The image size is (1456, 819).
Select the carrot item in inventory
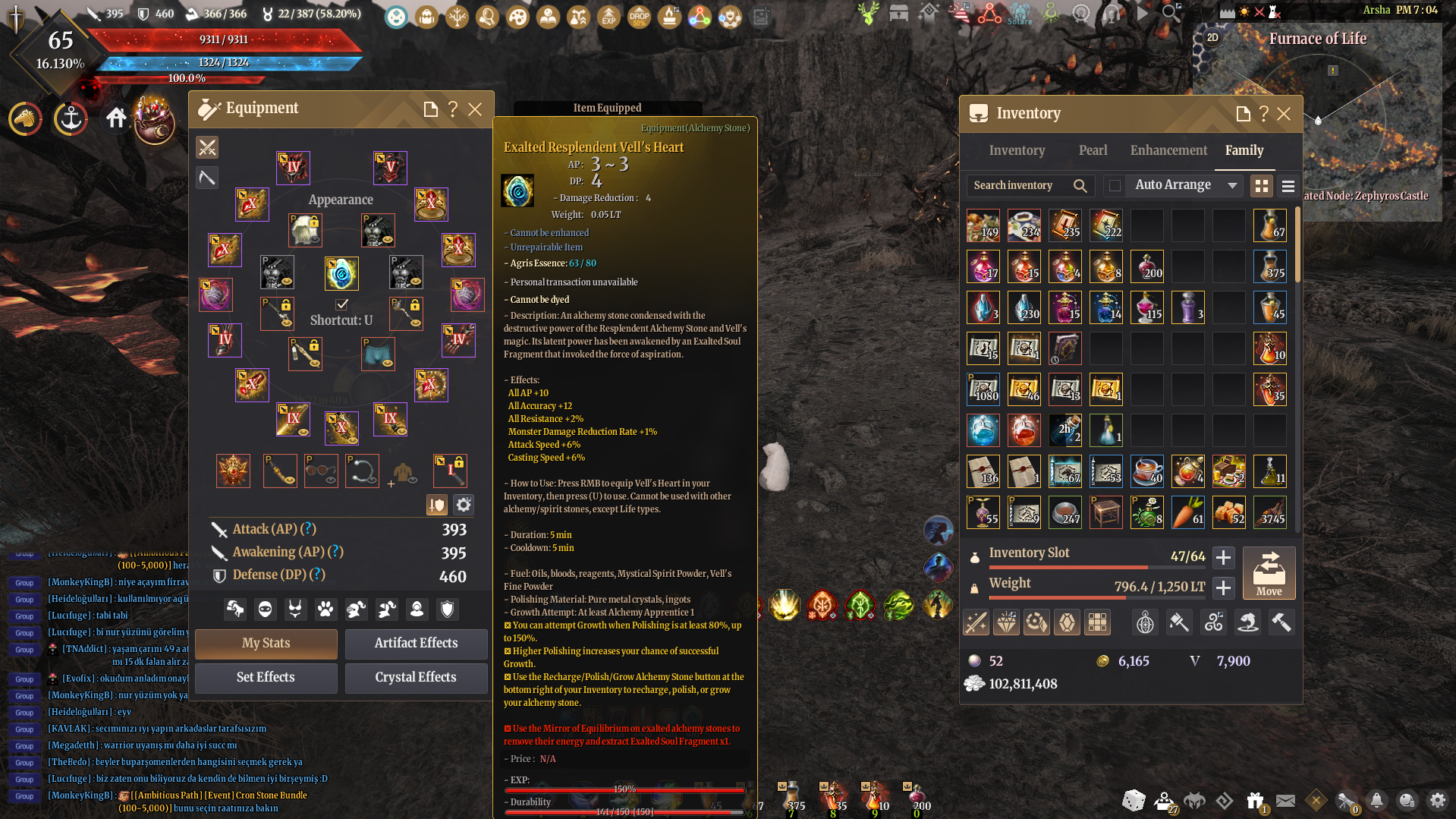pyautogui.click(x=1188, y=512)
